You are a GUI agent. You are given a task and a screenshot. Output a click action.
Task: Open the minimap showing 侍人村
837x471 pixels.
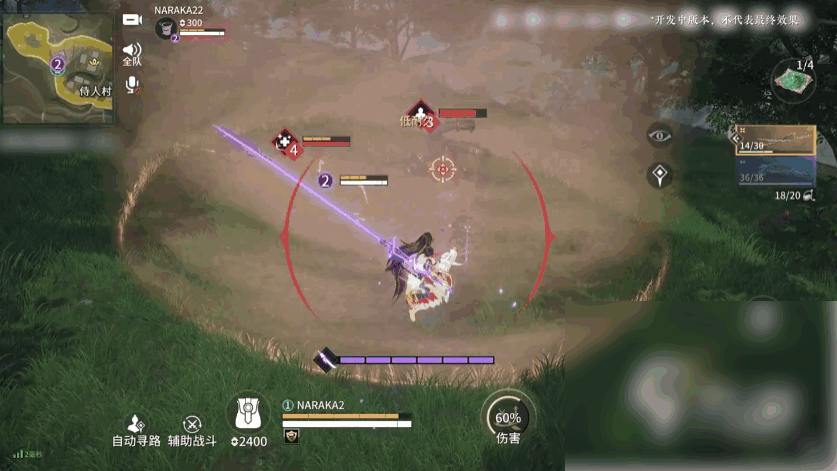59,64
